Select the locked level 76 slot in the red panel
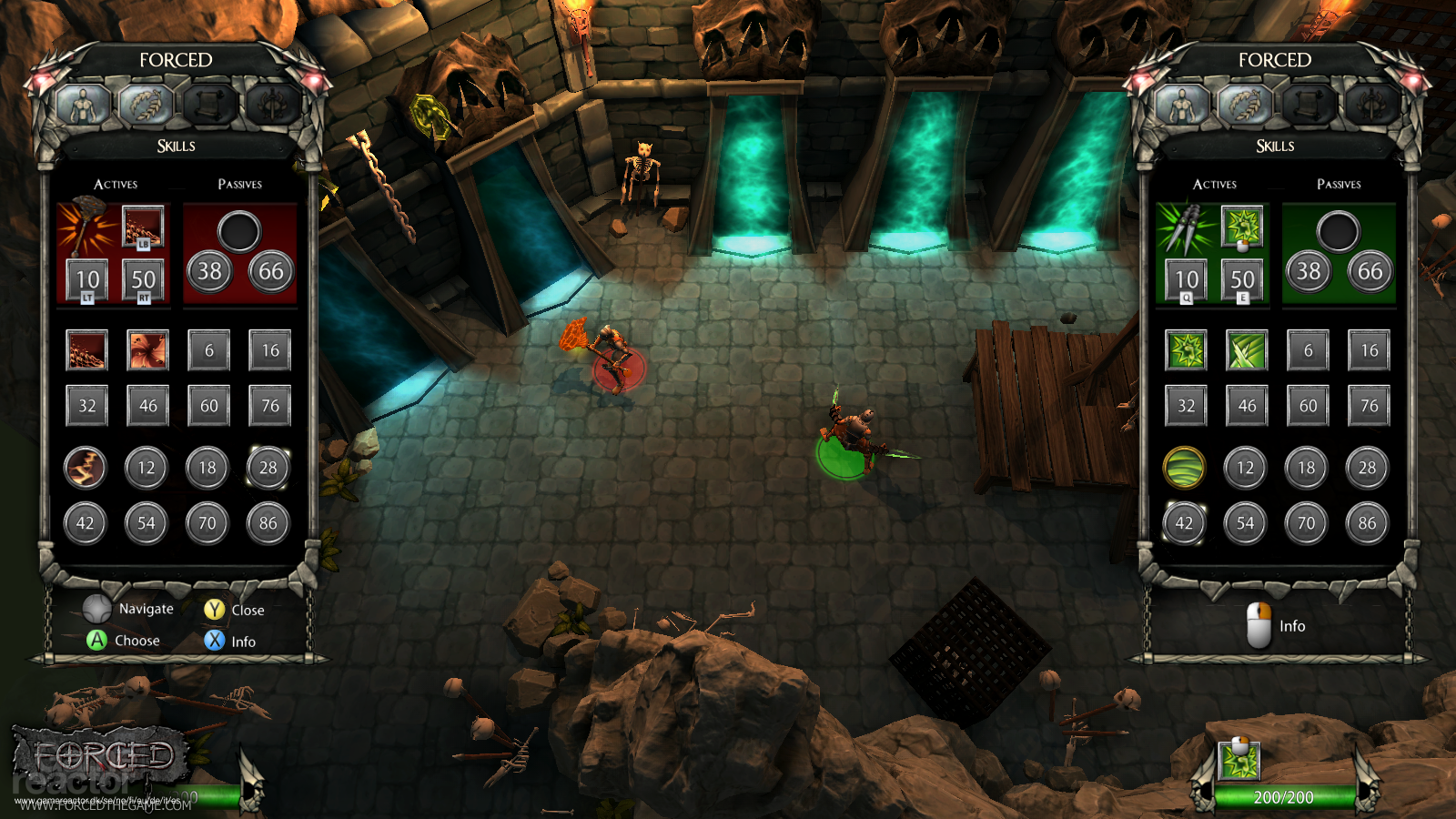The height and width of the screenshot is (819, 1456). (x=270, y=406)
